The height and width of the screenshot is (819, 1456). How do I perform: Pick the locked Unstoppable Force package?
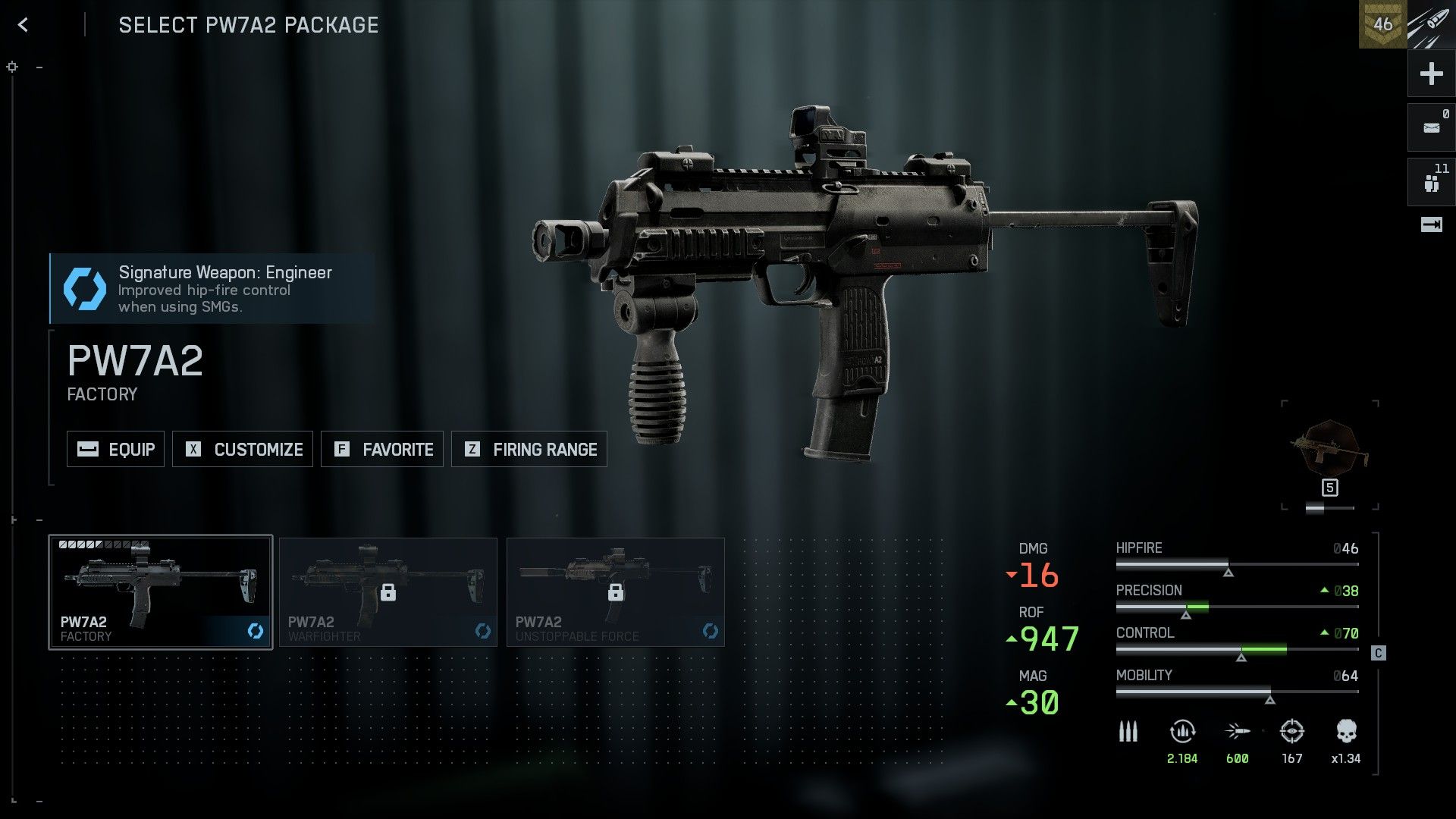point(616,592)
